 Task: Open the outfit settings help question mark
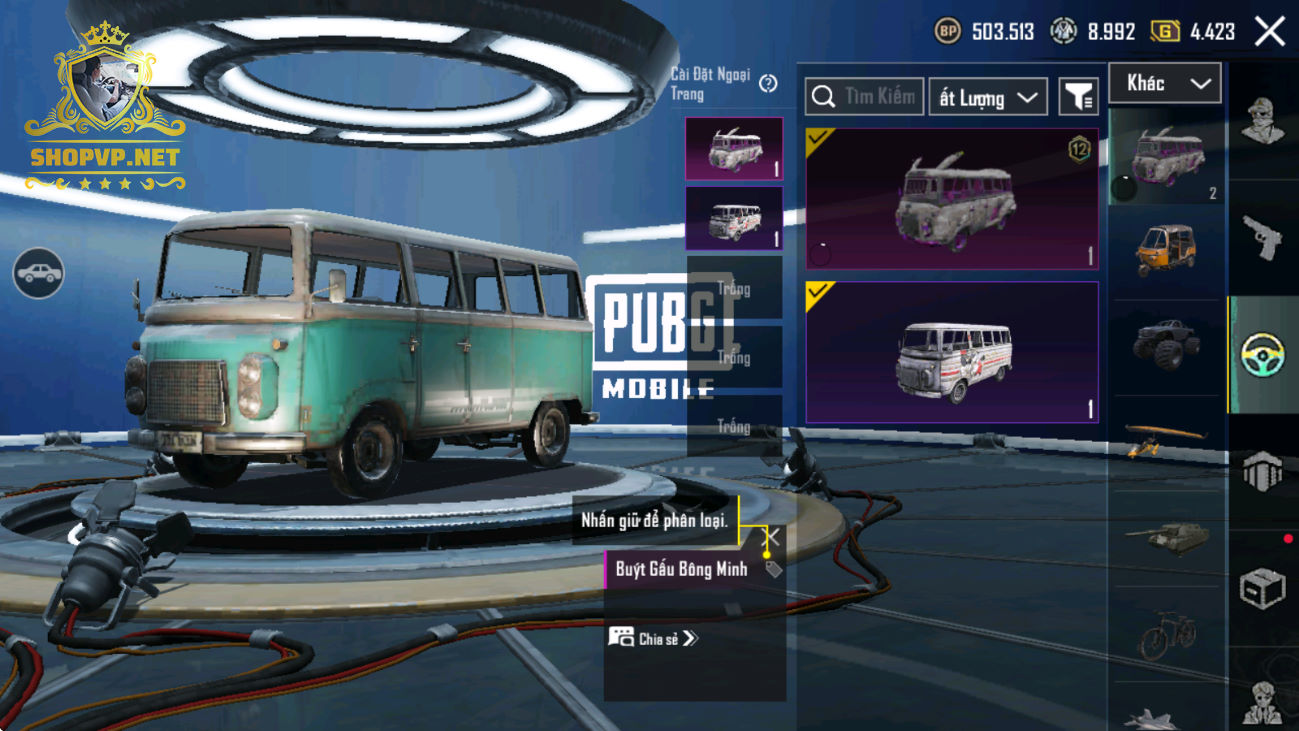(768, 84)
